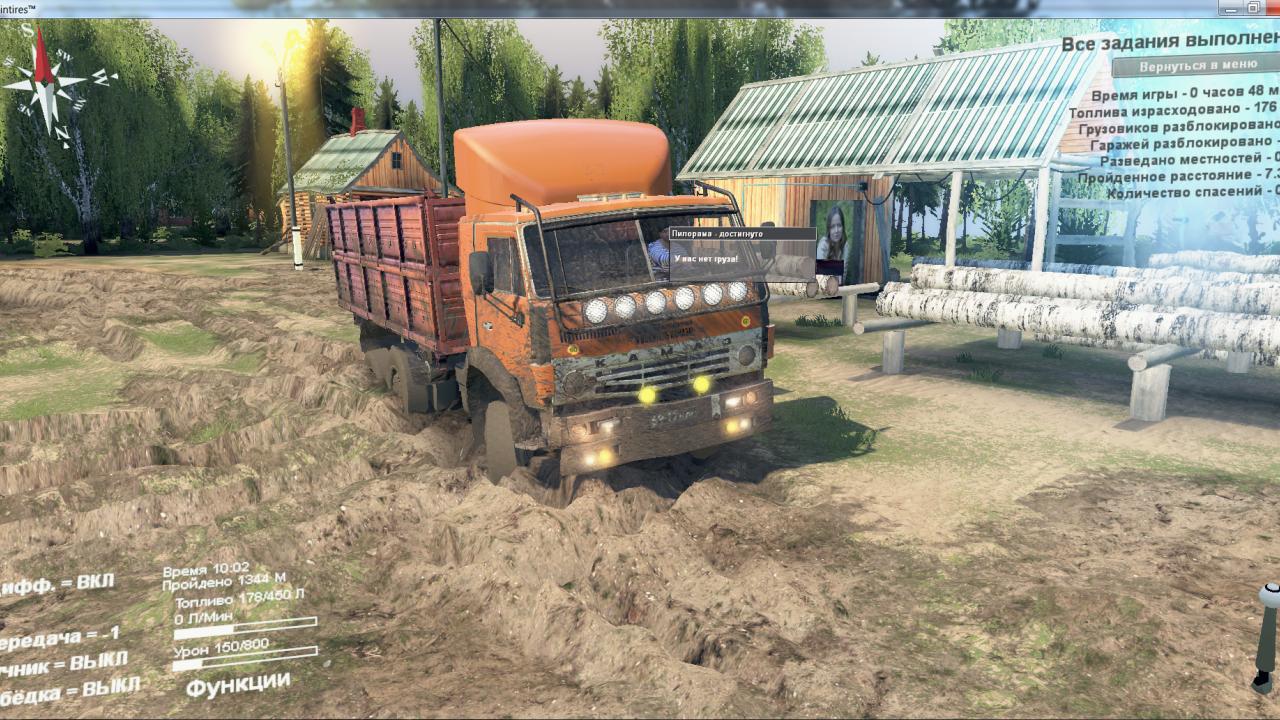Open the "Функции" functions menu
This screenshot has height=720, width=1280.
238,685
